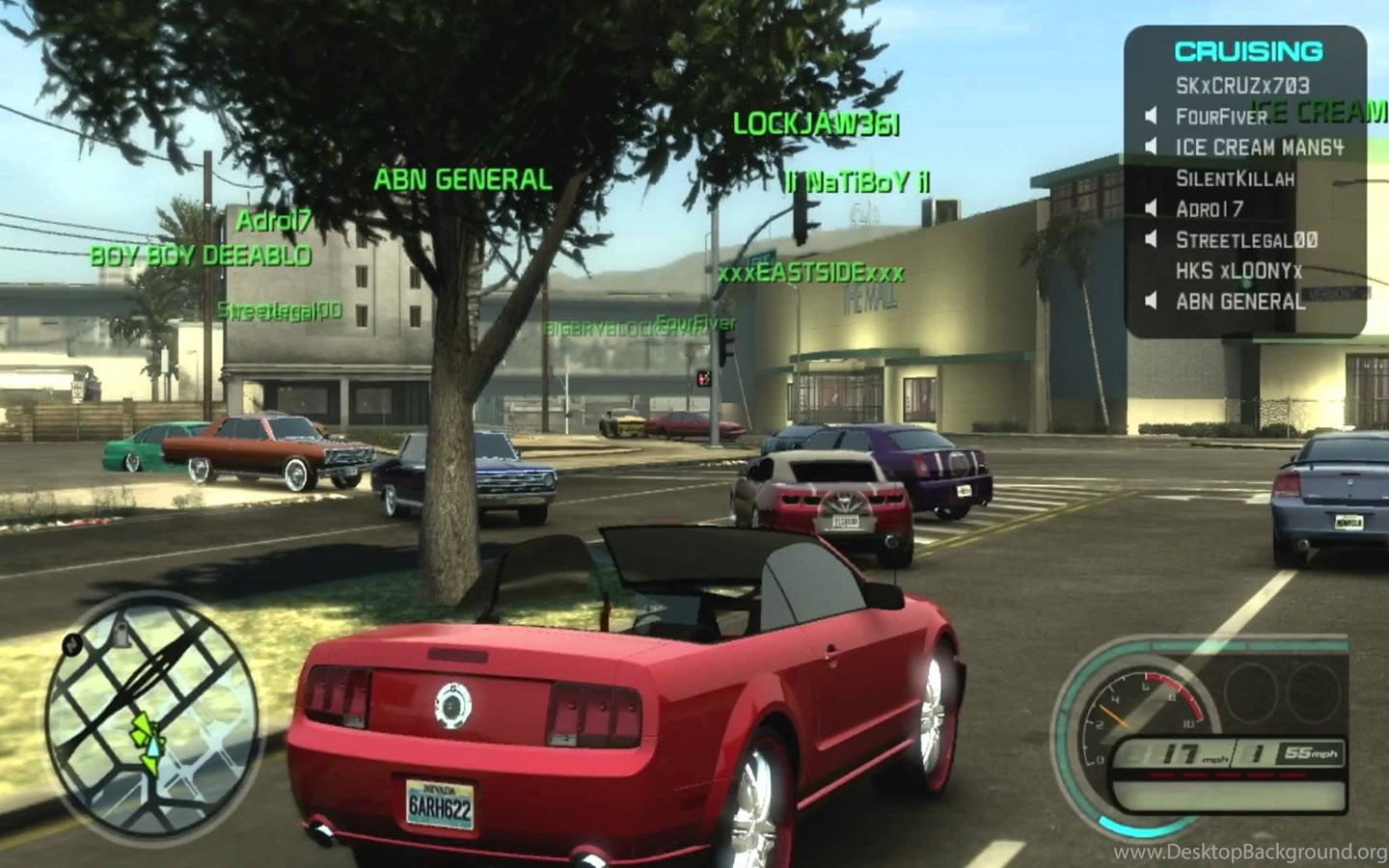The width and height of the screenshot is (1389, 868).
Task: Select SKxCRUZx703 in the player list
Action: pyautogui.click(x=1242, y=86)
